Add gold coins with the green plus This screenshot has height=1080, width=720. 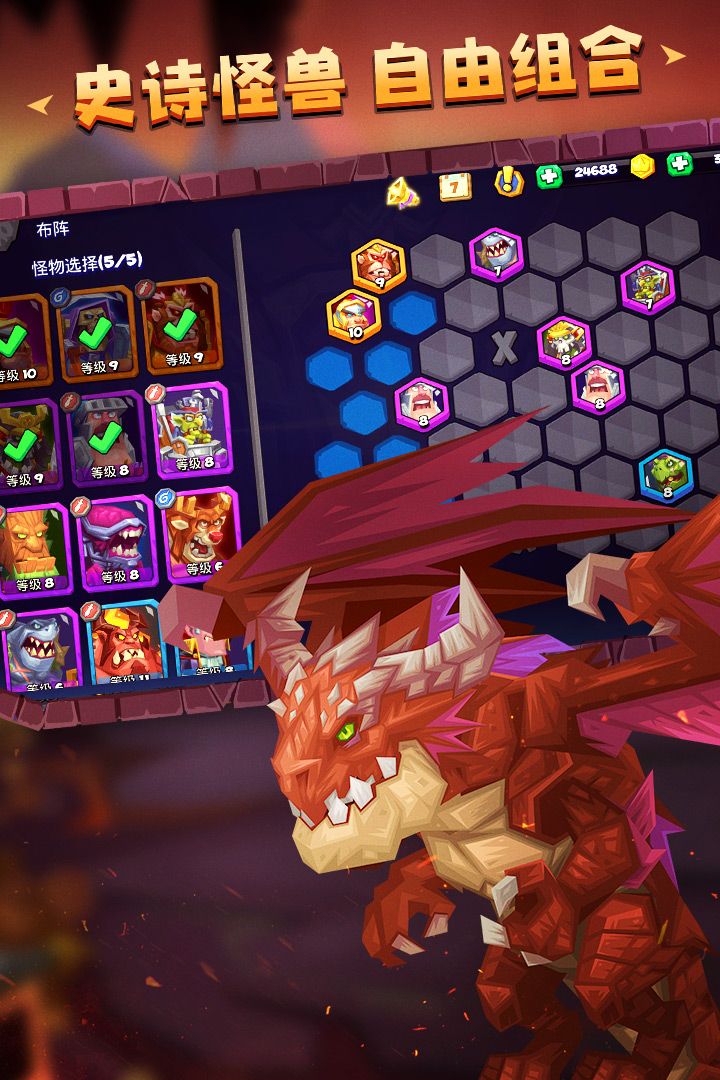tap(680, 163)
